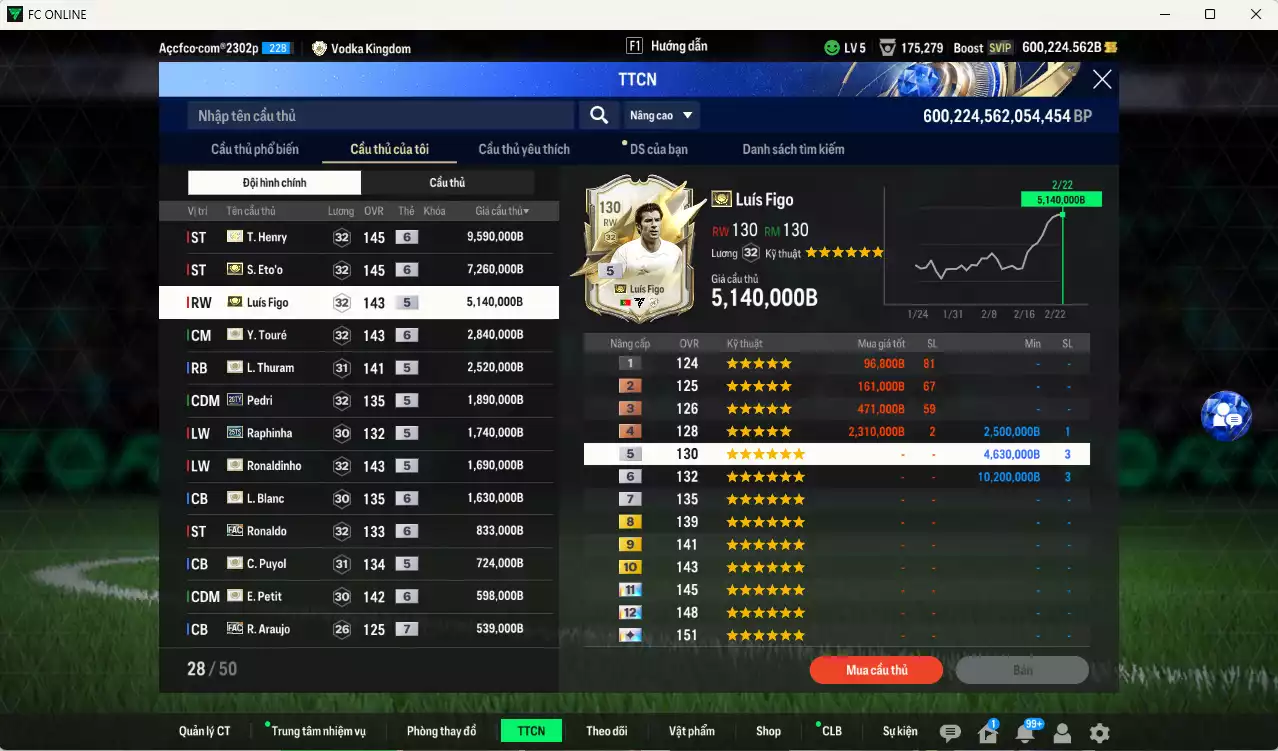The height and width of the screenshot is (751, 1278).
Task: Open the Nâng cao dropdown
Action: 661,116
